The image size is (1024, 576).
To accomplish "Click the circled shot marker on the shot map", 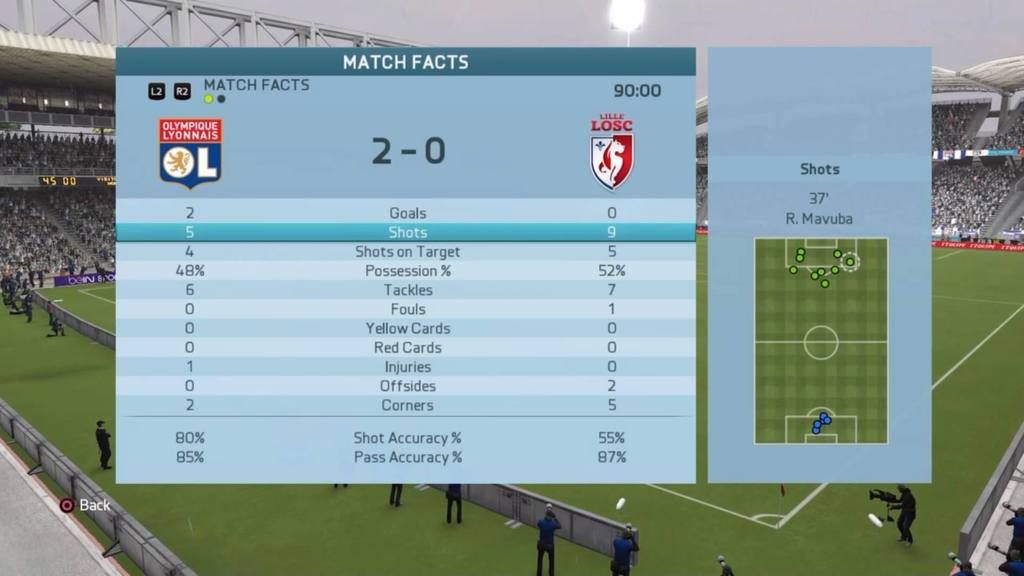I will pyautogui.click(x=850, y=262).
